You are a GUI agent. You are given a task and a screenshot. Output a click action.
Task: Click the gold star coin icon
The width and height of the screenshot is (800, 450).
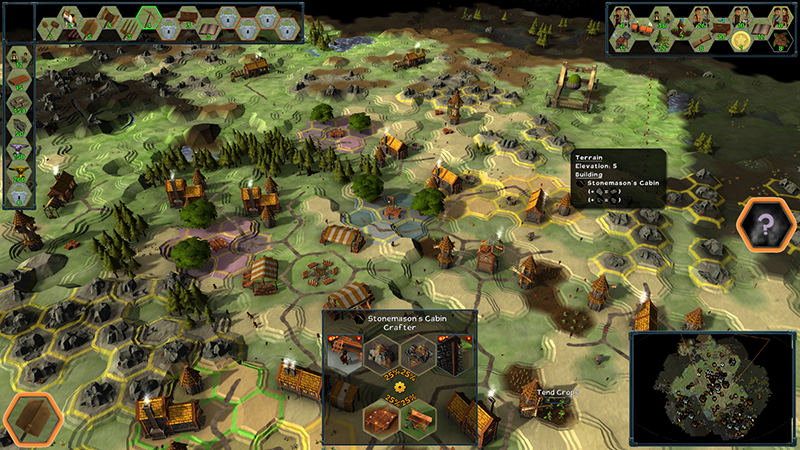tap(741, 40)
